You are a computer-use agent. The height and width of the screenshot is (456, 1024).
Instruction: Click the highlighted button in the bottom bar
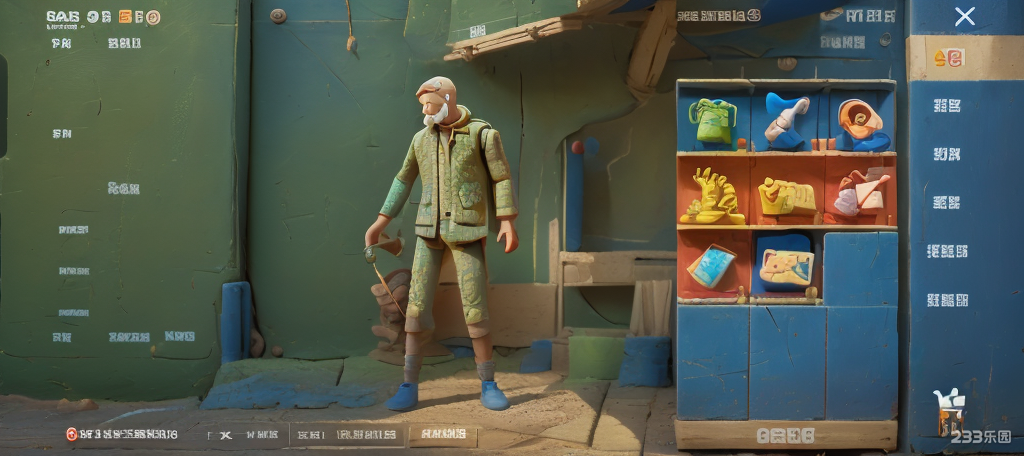(x=443, y=434)
